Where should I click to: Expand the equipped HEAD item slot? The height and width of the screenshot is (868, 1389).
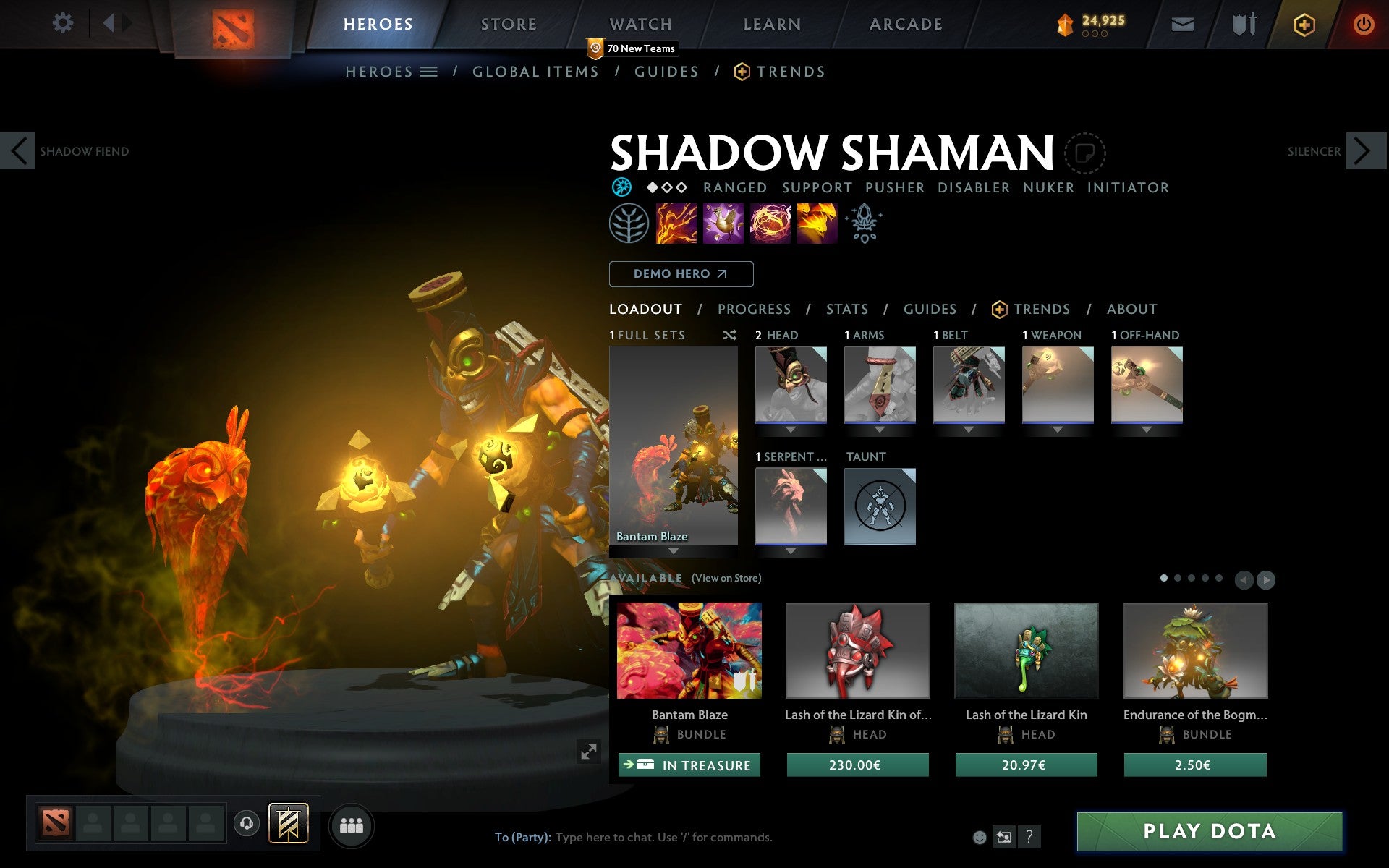[x=790, y=428]
